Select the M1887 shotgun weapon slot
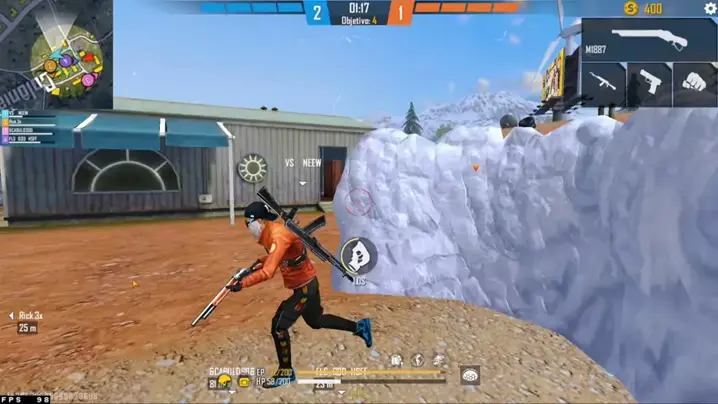The height and width of the screenshot is (404, 718). [649, 40]
